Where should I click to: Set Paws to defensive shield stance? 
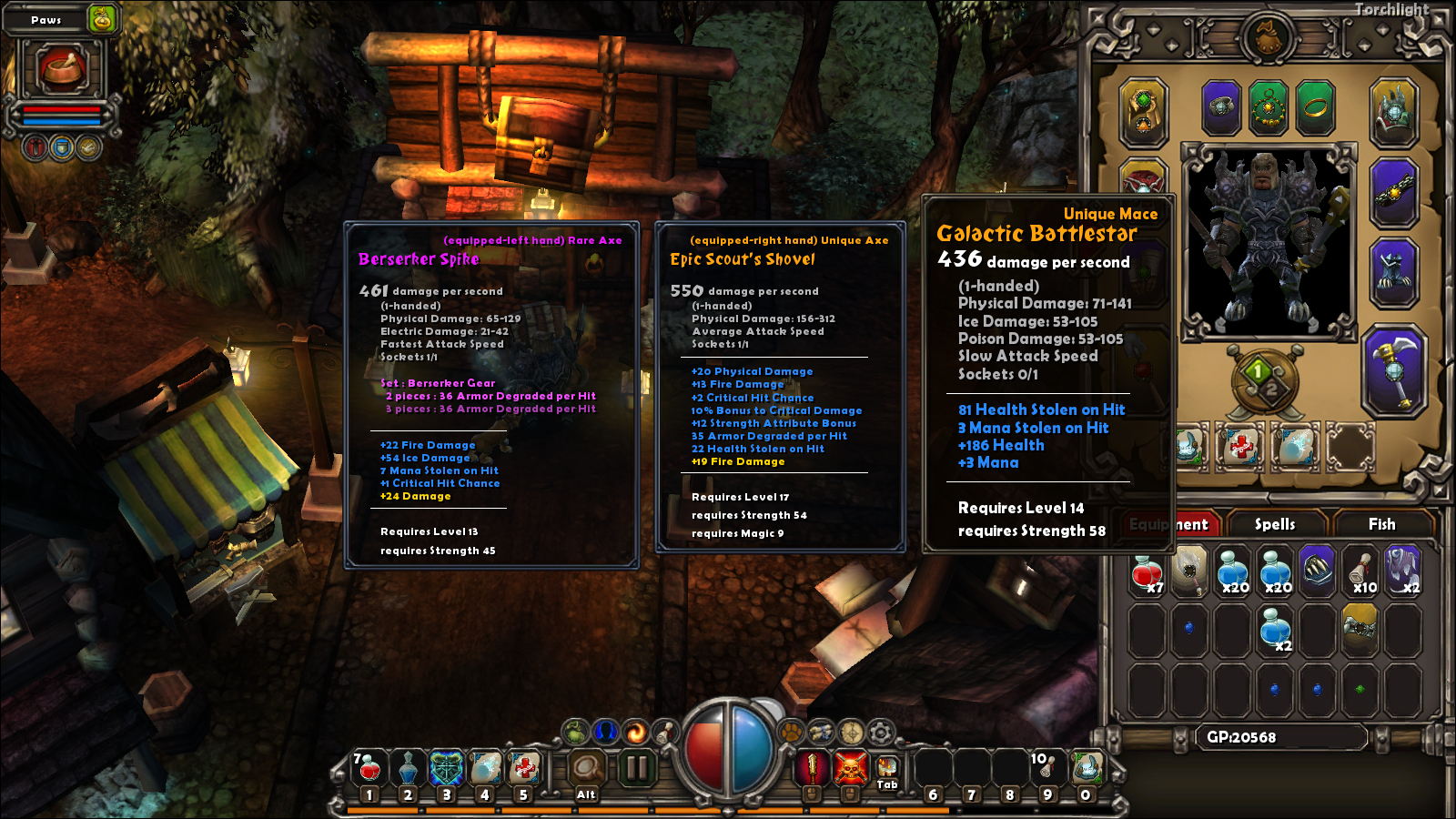click(x=60, y=146)
